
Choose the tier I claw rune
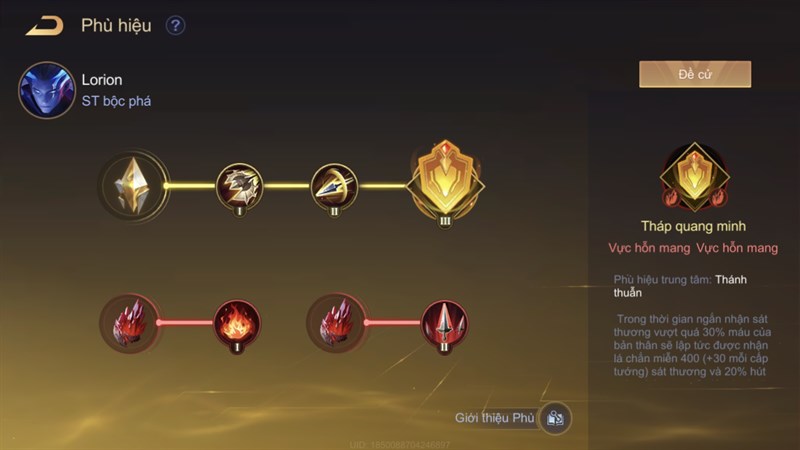pyautogui.click(x=239, y=185)
